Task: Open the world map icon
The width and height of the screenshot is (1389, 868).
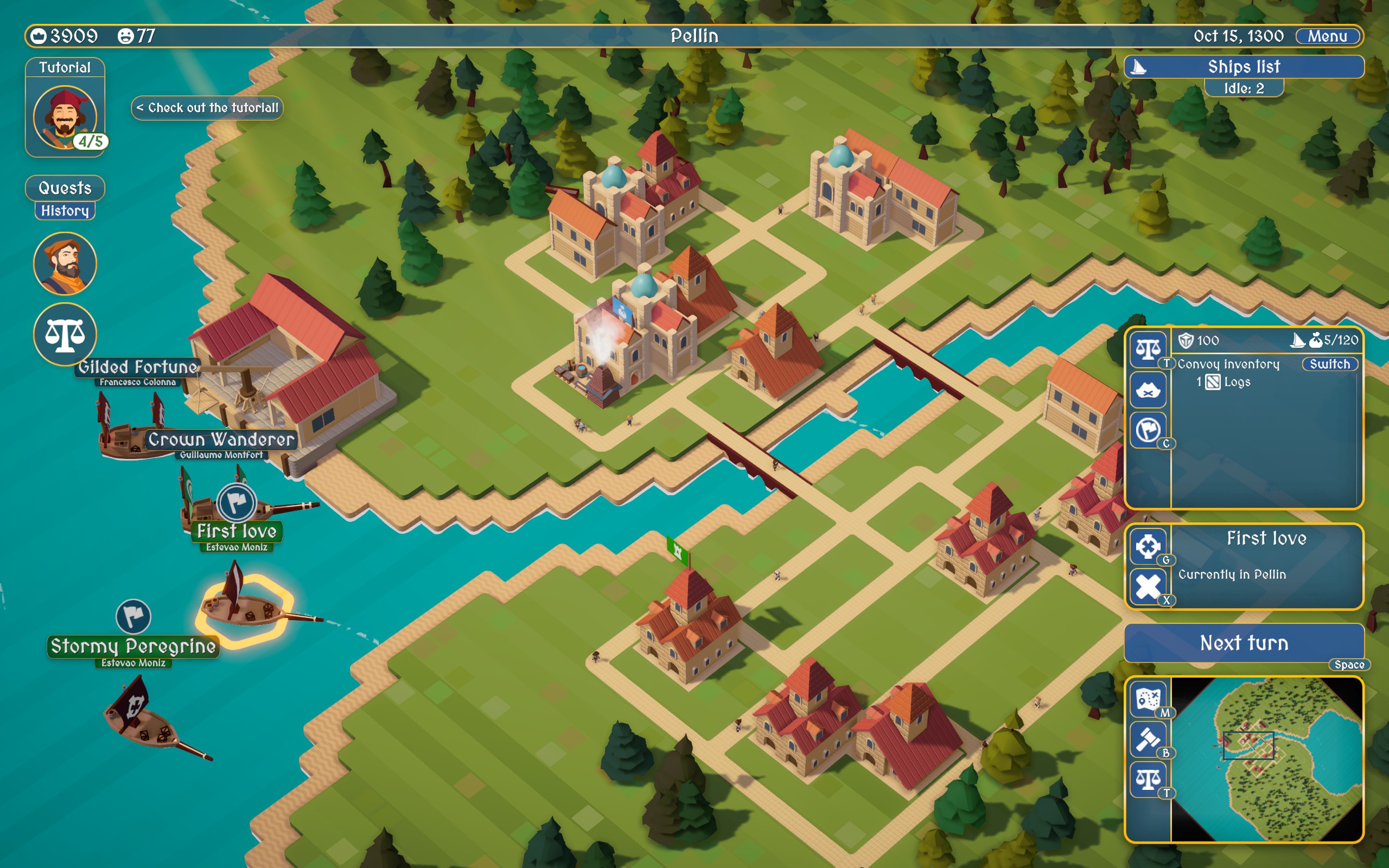Action: [1148, 699]
